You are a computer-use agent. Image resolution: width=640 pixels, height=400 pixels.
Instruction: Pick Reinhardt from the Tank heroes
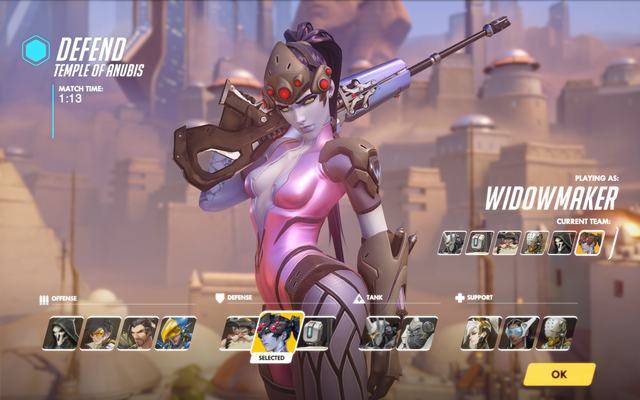(x=378, y=332)
